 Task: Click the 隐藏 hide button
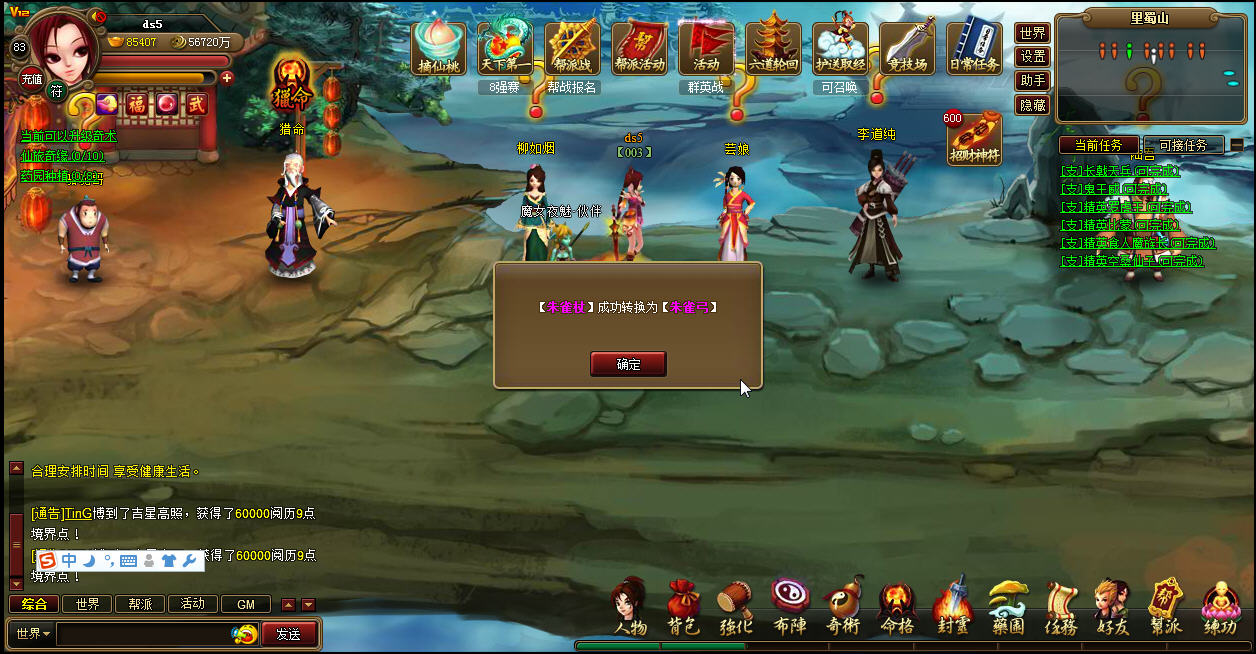click(1033, 105)
